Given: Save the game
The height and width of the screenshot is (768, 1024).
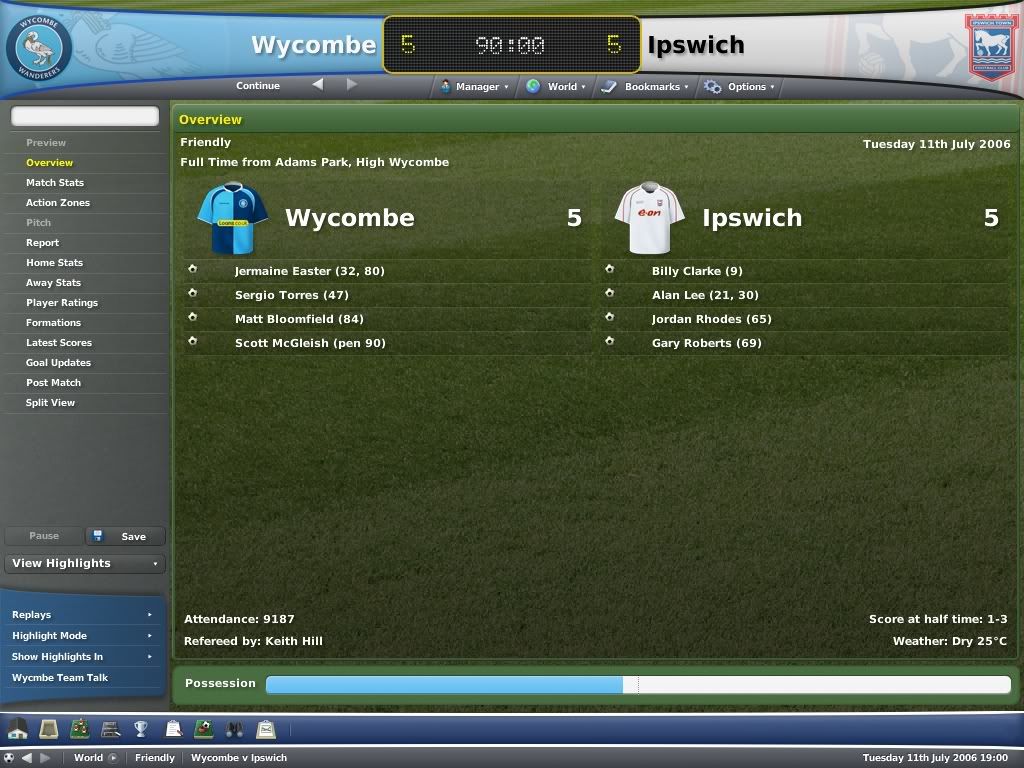Looking at the screenshot, I should 126,537.
